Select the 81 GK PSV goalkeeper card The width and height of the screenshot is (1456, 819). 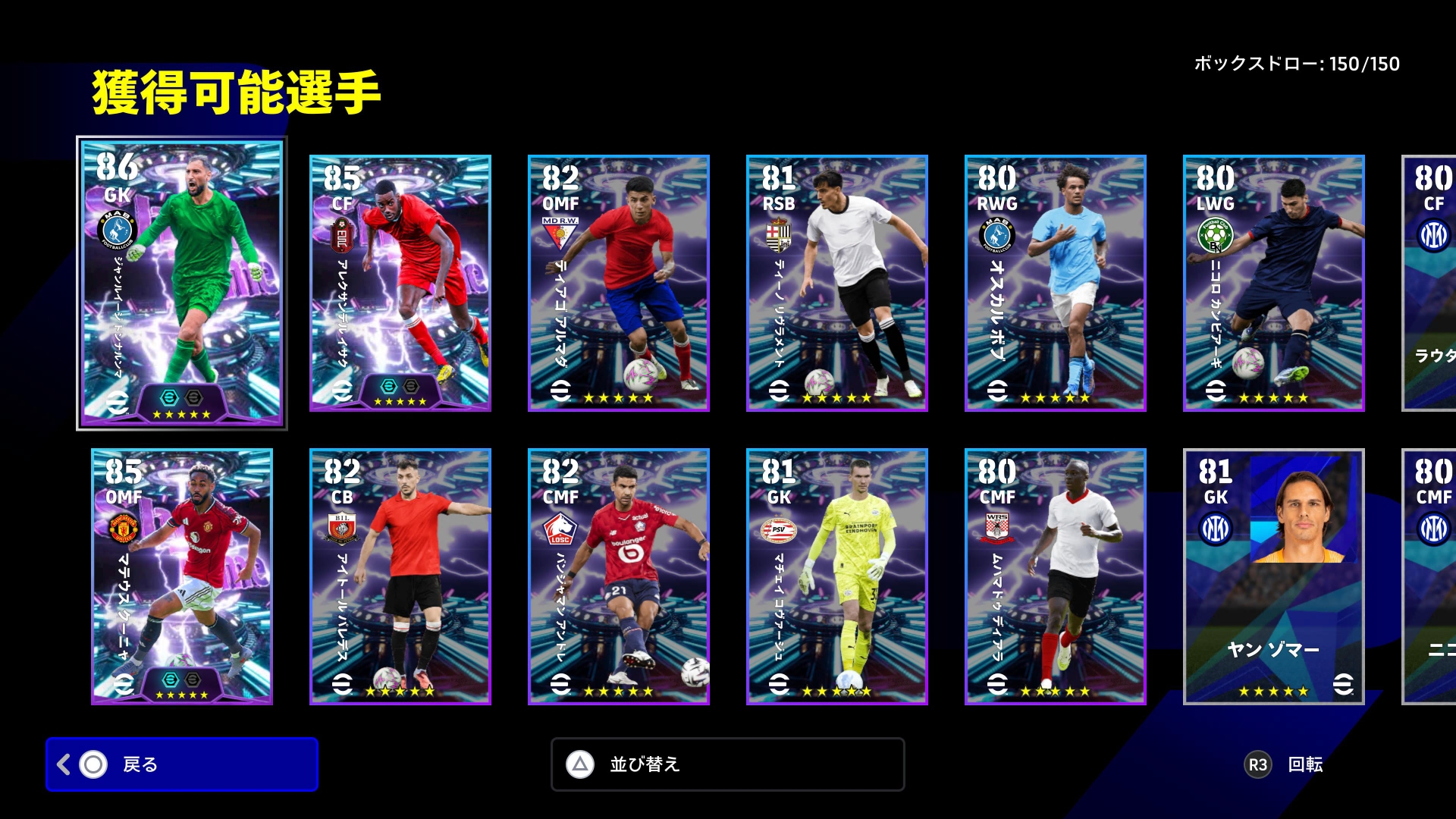click(x=837, y=576)
